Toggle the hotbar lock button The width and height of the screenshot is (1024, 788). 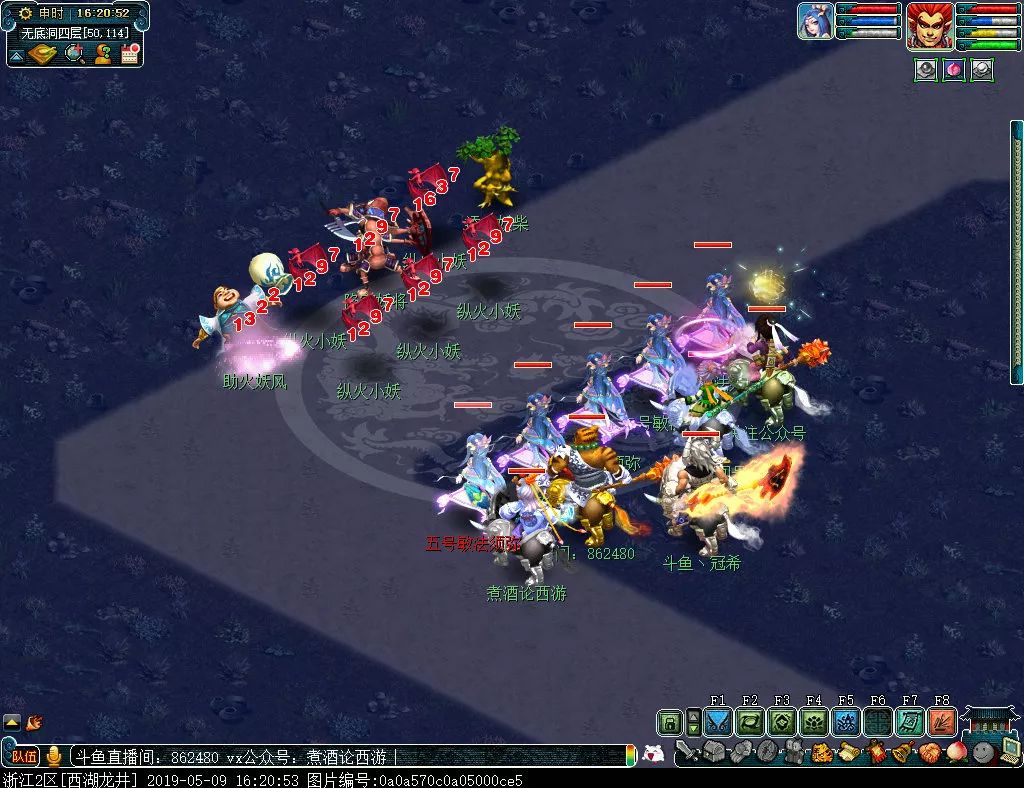[x=669, y=722]
